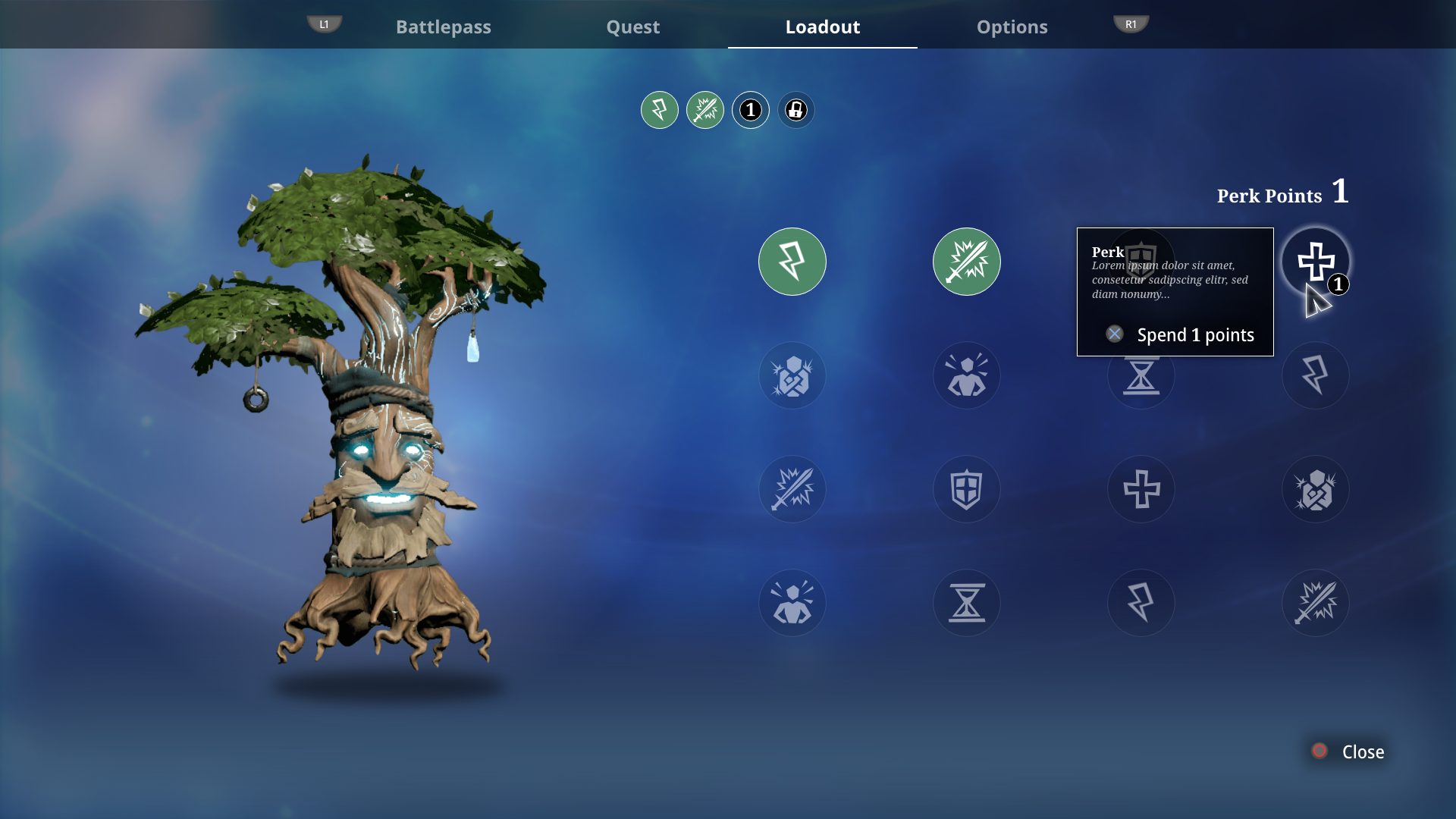Pick the highlighted cross perk with badge
Image resolution: width=1456 pixels, height=819 pixels.
pos(1315,262)
